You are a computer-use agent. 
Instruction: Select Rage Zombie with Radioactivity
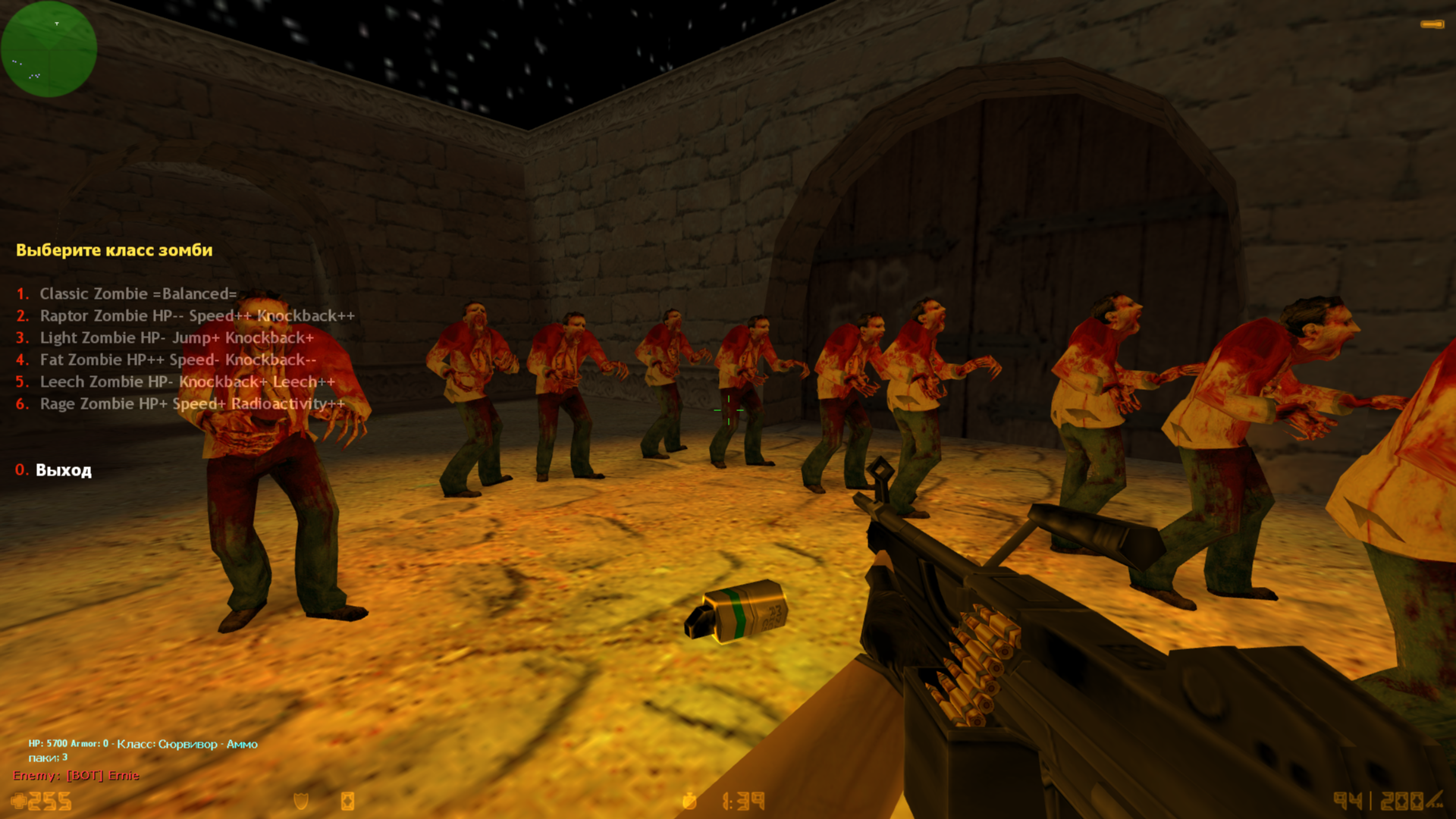191,404
